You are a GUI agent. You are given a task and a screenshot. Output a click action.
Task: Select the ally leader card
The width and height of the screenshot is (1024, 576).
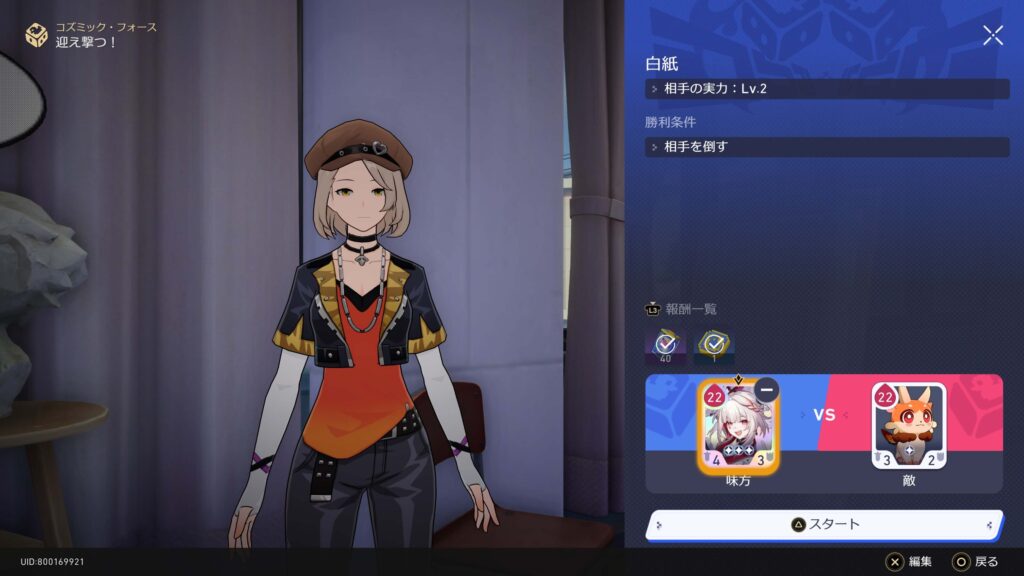(x=739, y=428)
